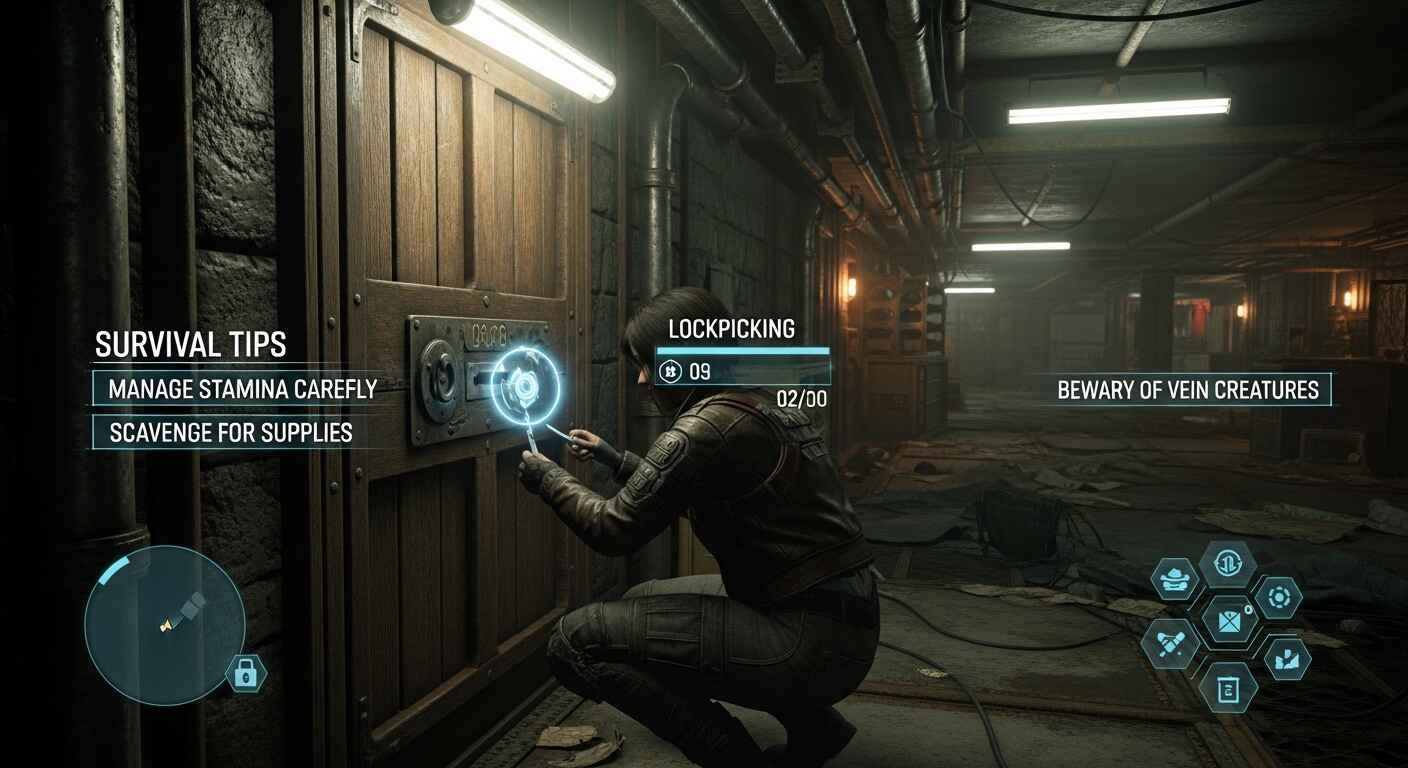Choose the center crossed-square hexagon icon
Image resolution: width=1408 pixels, height=768 pixels.
coord(1227,621)
